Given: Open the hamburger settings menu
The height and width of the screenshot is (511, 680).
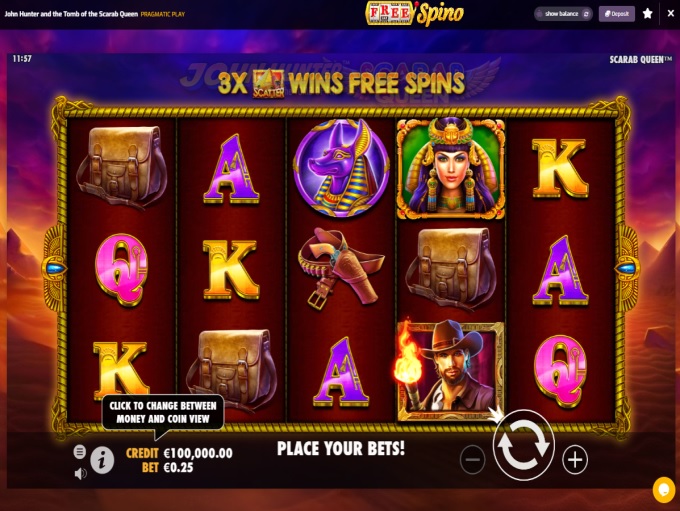Looking at the screenshot, I should (x=80, y=452).
